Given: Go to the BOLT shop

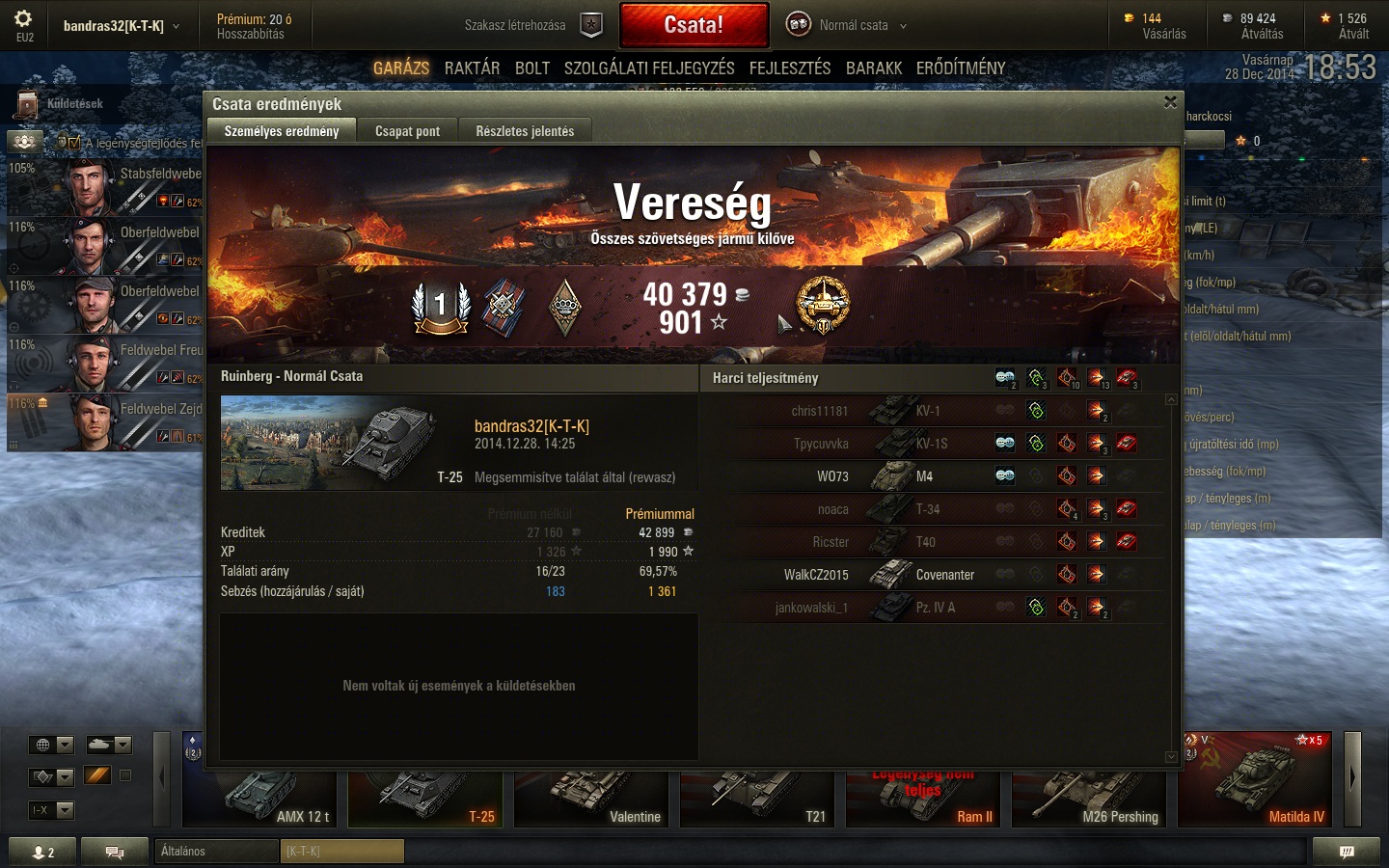Looking at the screenshot, I should (532, 68).
